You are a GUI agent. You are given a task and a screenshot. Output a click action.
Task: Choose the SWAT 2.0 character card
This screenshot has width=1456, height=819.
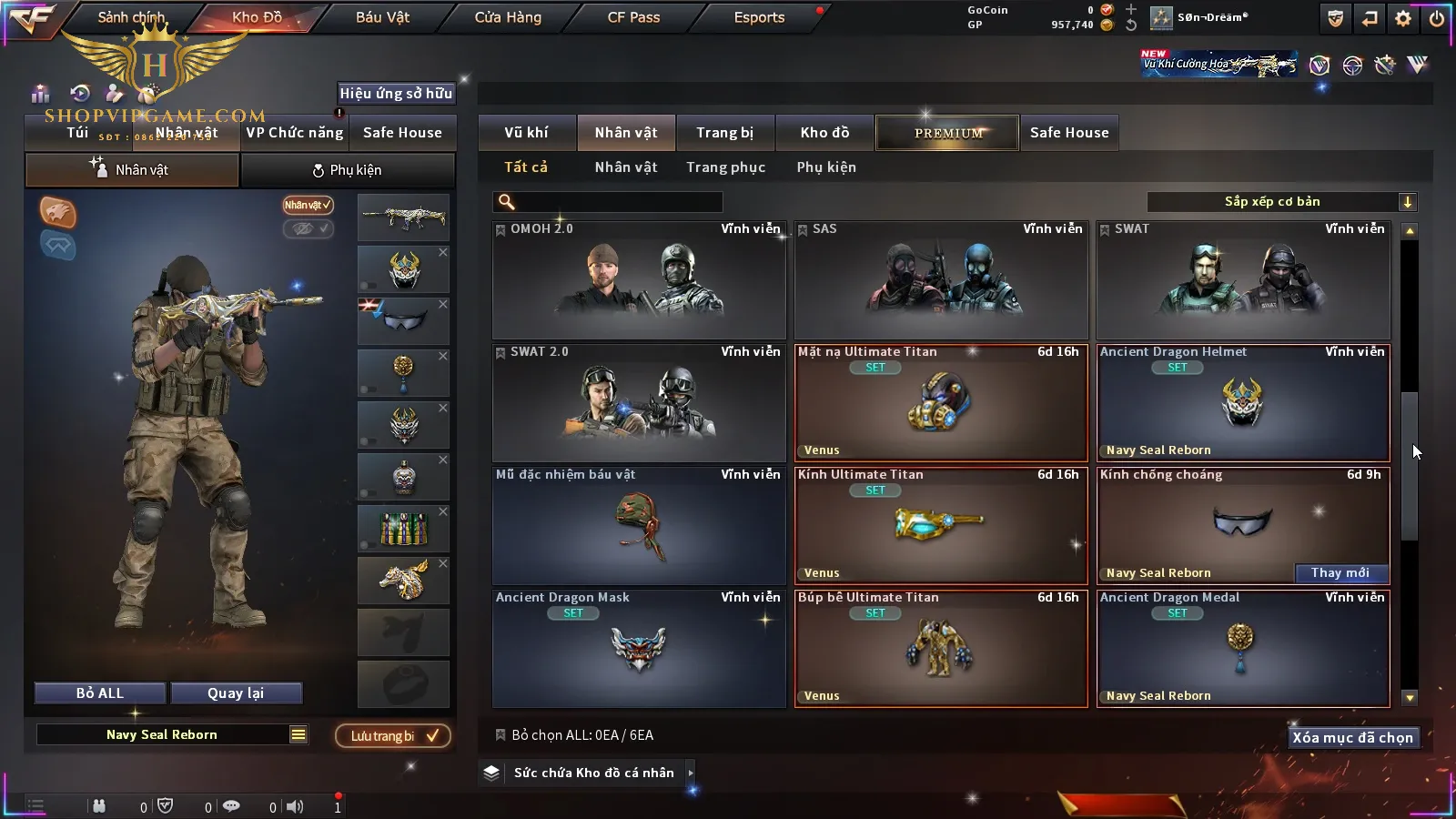pyautogui.click(x=639, y=402)
